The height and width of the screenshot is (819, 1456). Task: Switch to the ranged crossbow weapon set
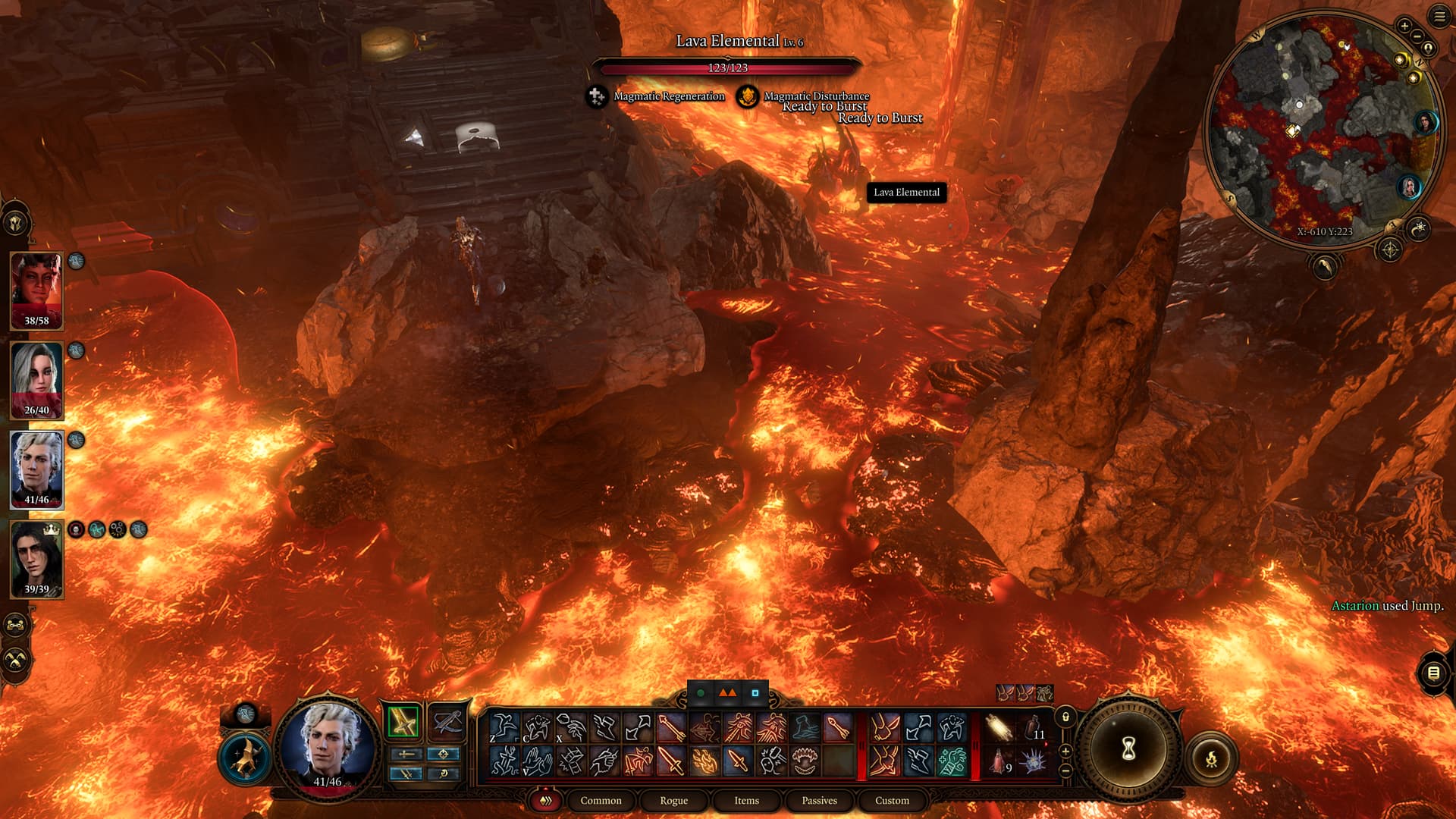point(447,721)
